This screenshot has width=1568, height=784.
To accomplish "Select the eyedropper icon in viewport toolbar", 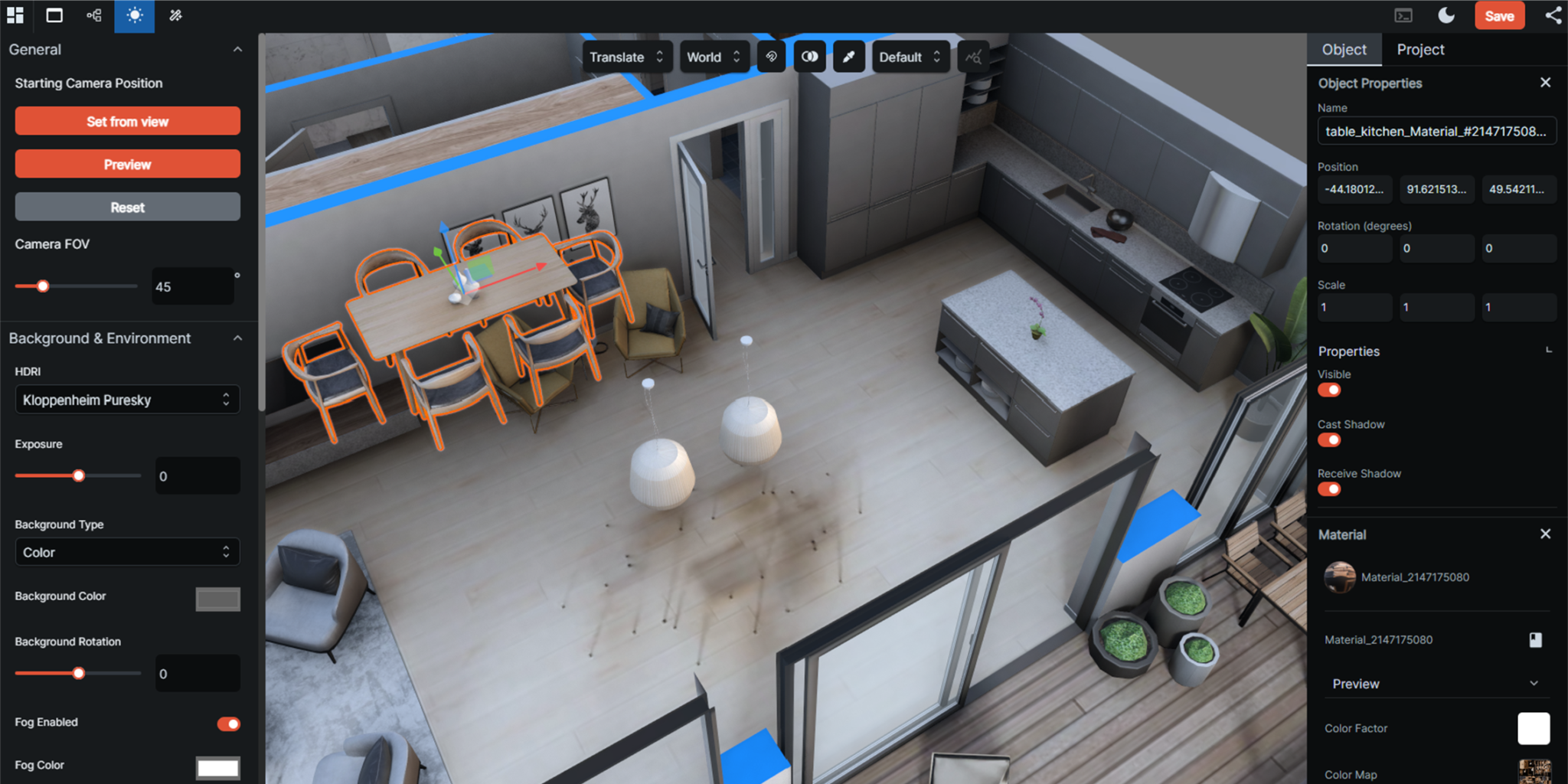I will (x=848, y=57).
